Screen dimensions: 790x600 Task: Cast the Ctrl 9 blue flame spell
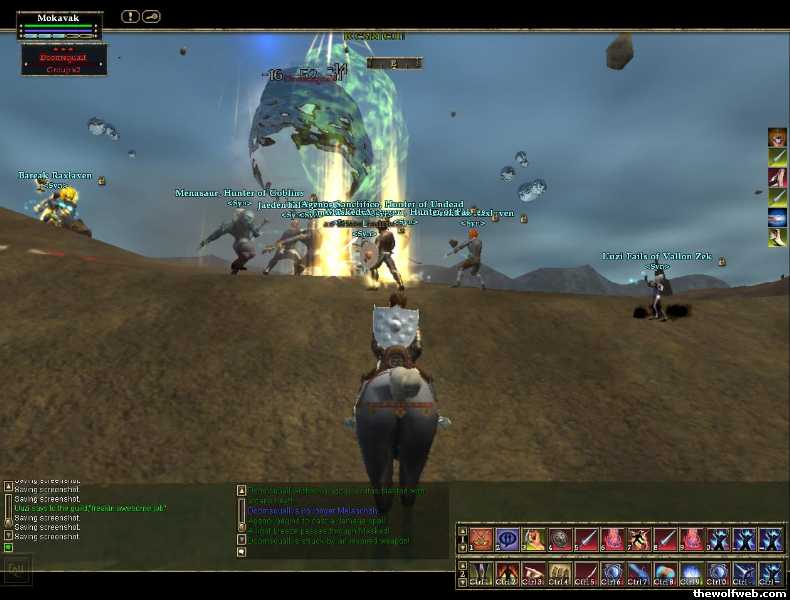690,573
